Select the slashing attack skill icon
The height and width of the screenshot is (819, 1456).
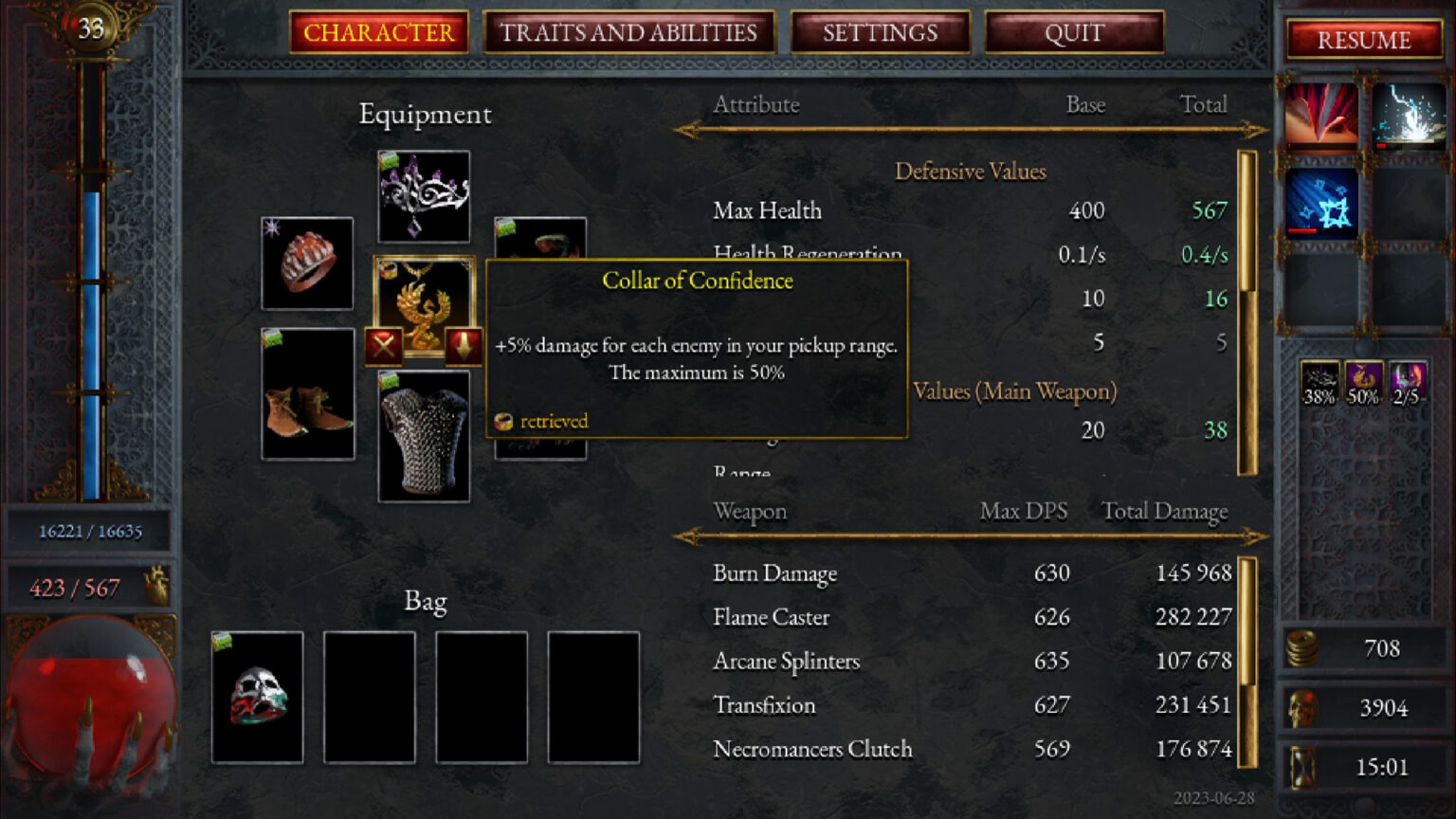pyautogui.click(x=1321, y=116)
